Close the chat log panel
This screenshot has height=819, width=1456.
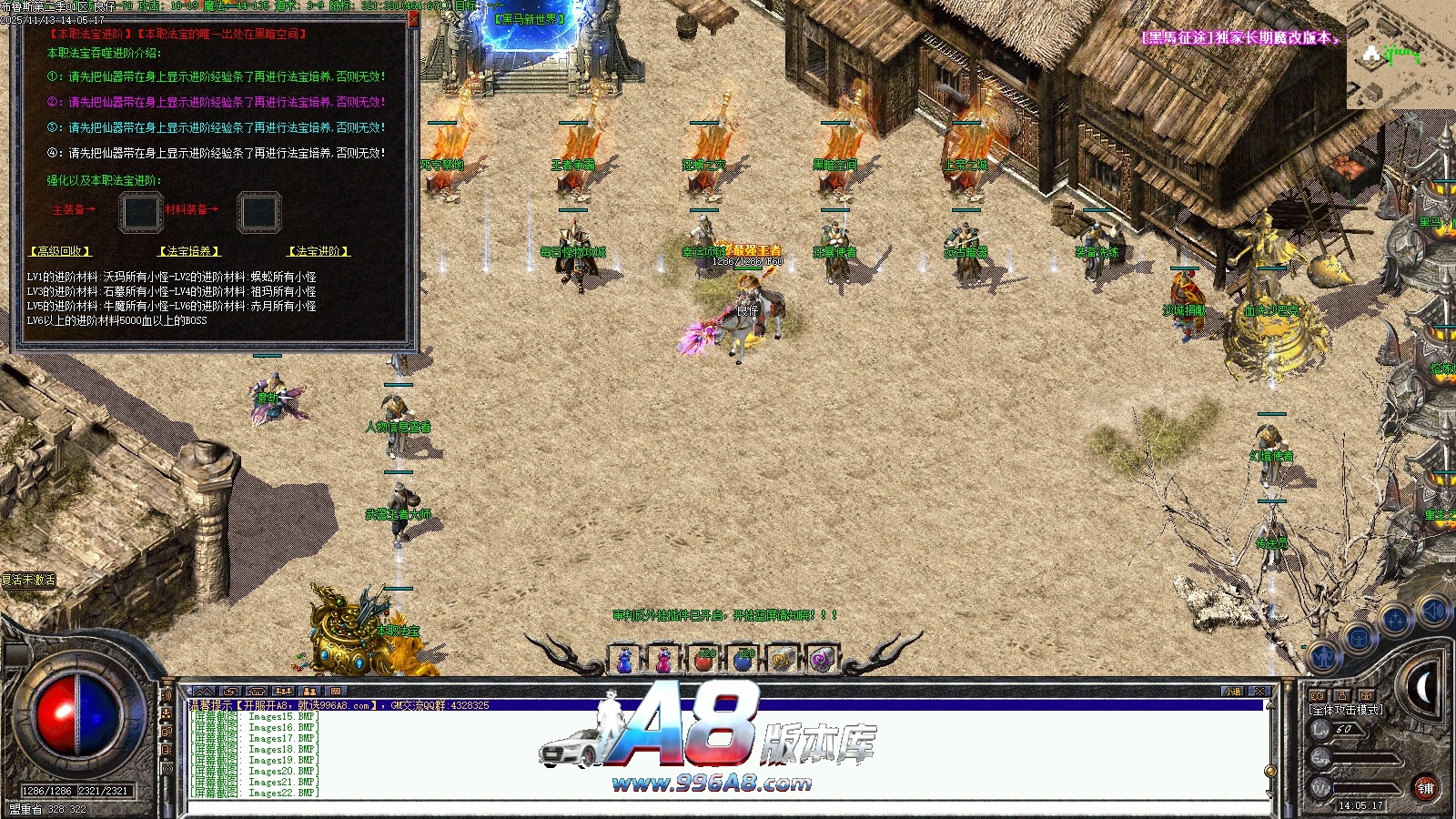click(1259, 692)
